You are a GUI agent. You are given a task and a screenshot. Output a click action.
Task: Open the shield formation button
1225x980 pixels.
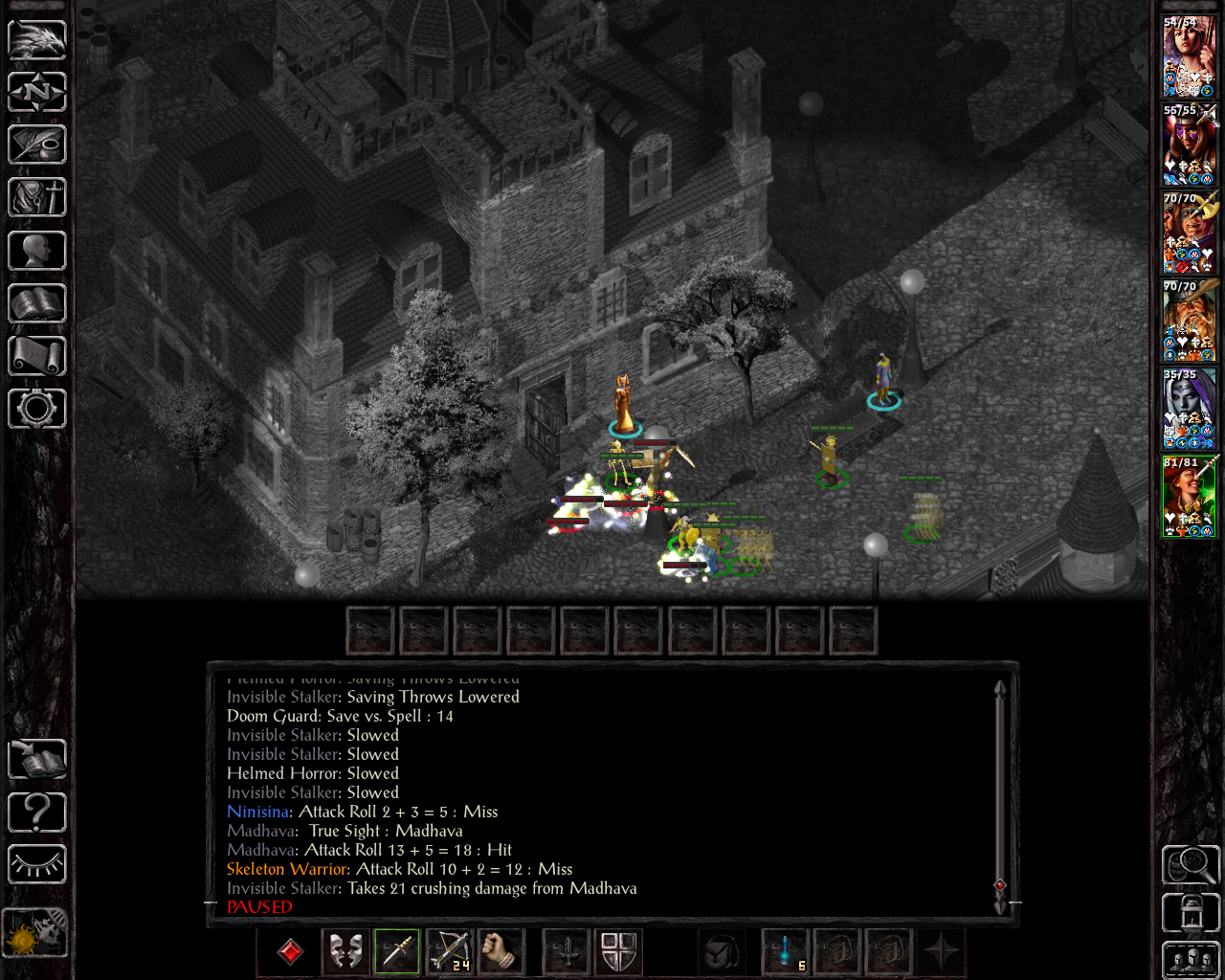coord(619,951)
